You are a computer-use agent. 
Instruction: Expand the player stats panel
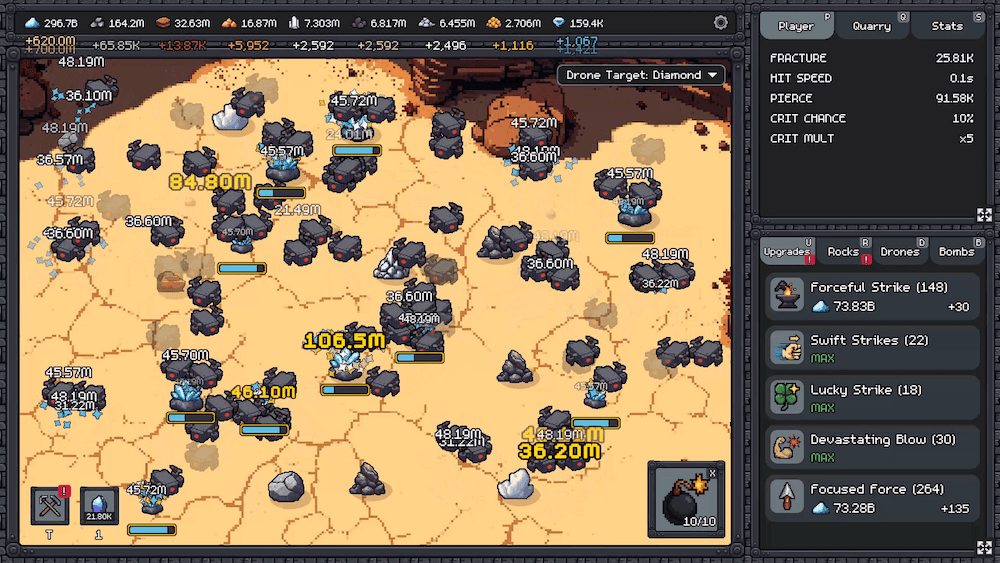click(984, 215)
